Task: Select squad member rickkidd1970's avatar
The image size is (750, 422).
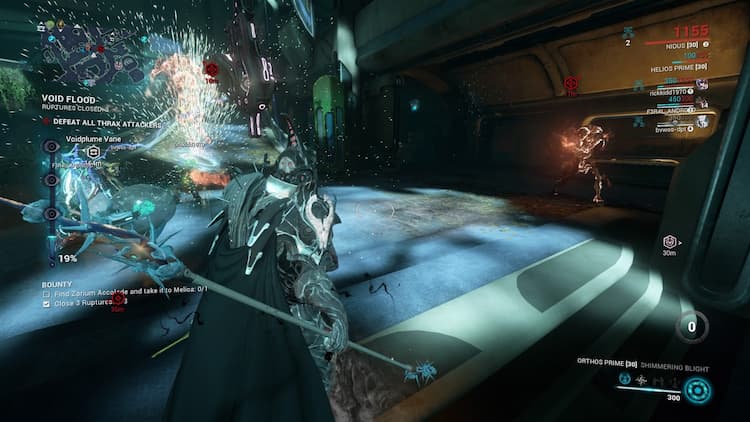Action: pos(703,84)
